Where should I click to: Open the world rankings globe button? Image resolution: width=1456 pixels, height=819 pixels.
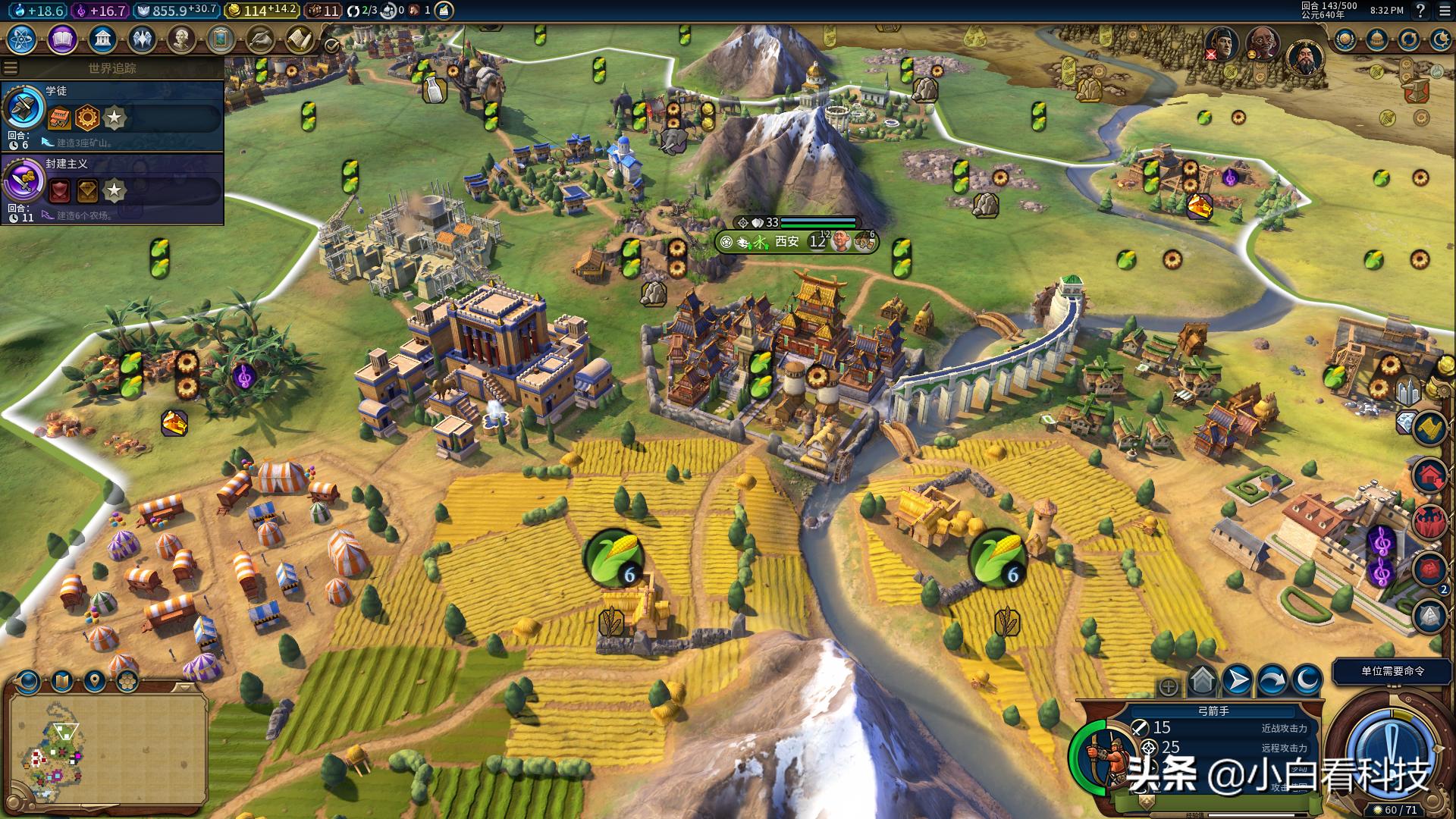click(1346, 39)
